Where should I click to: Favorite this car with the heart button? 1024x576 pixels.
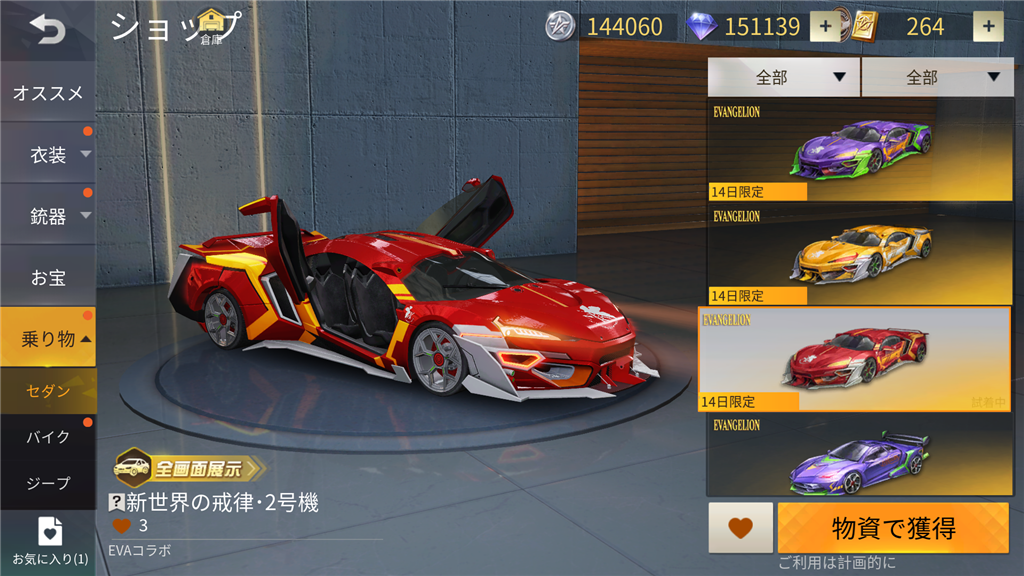click(740, 527)
